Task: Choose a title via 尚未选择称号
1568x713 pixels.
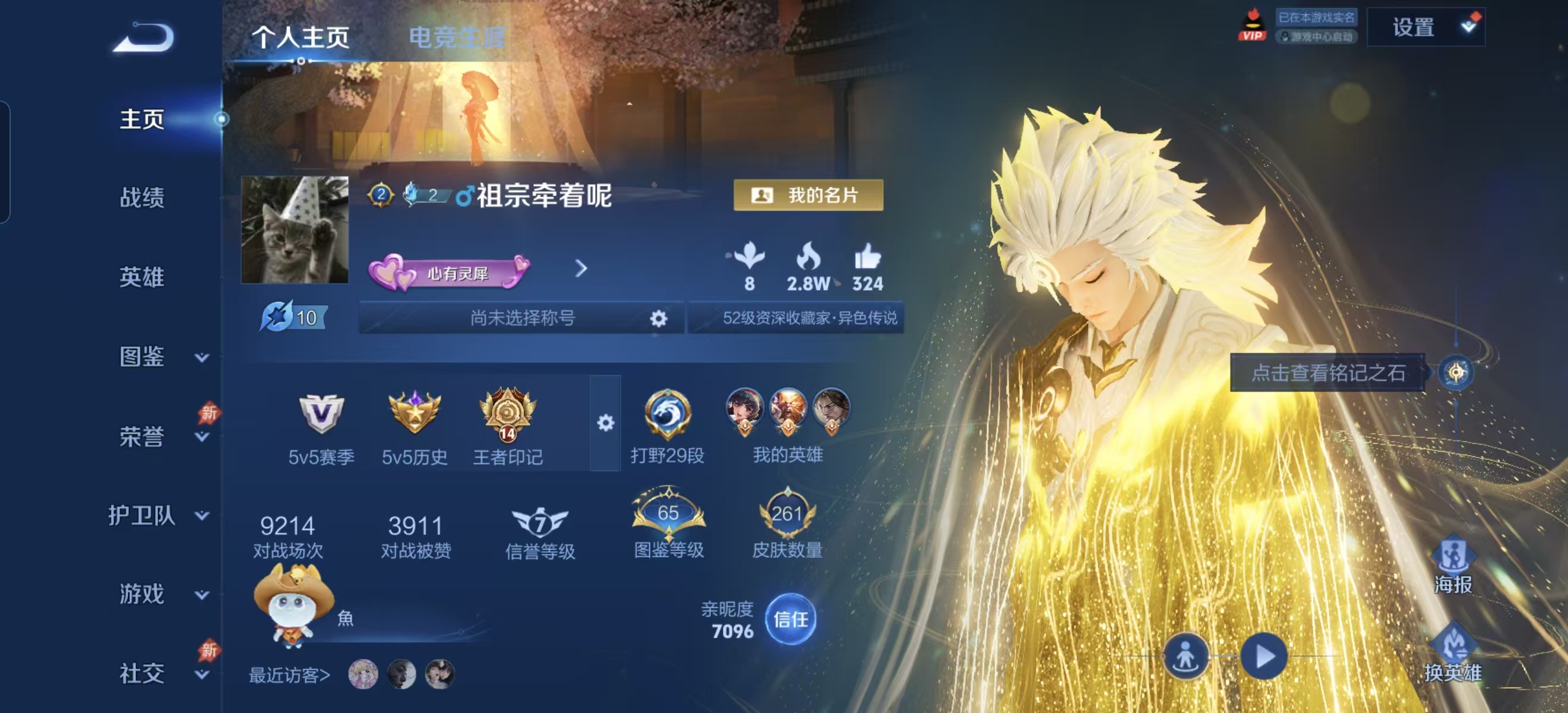Action: (521, 318)
